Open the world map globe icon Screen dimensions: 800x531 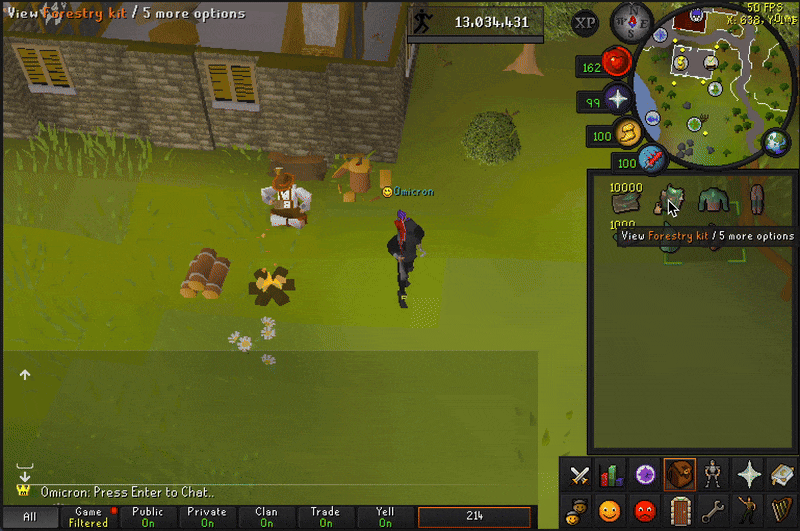pos(776,143)
